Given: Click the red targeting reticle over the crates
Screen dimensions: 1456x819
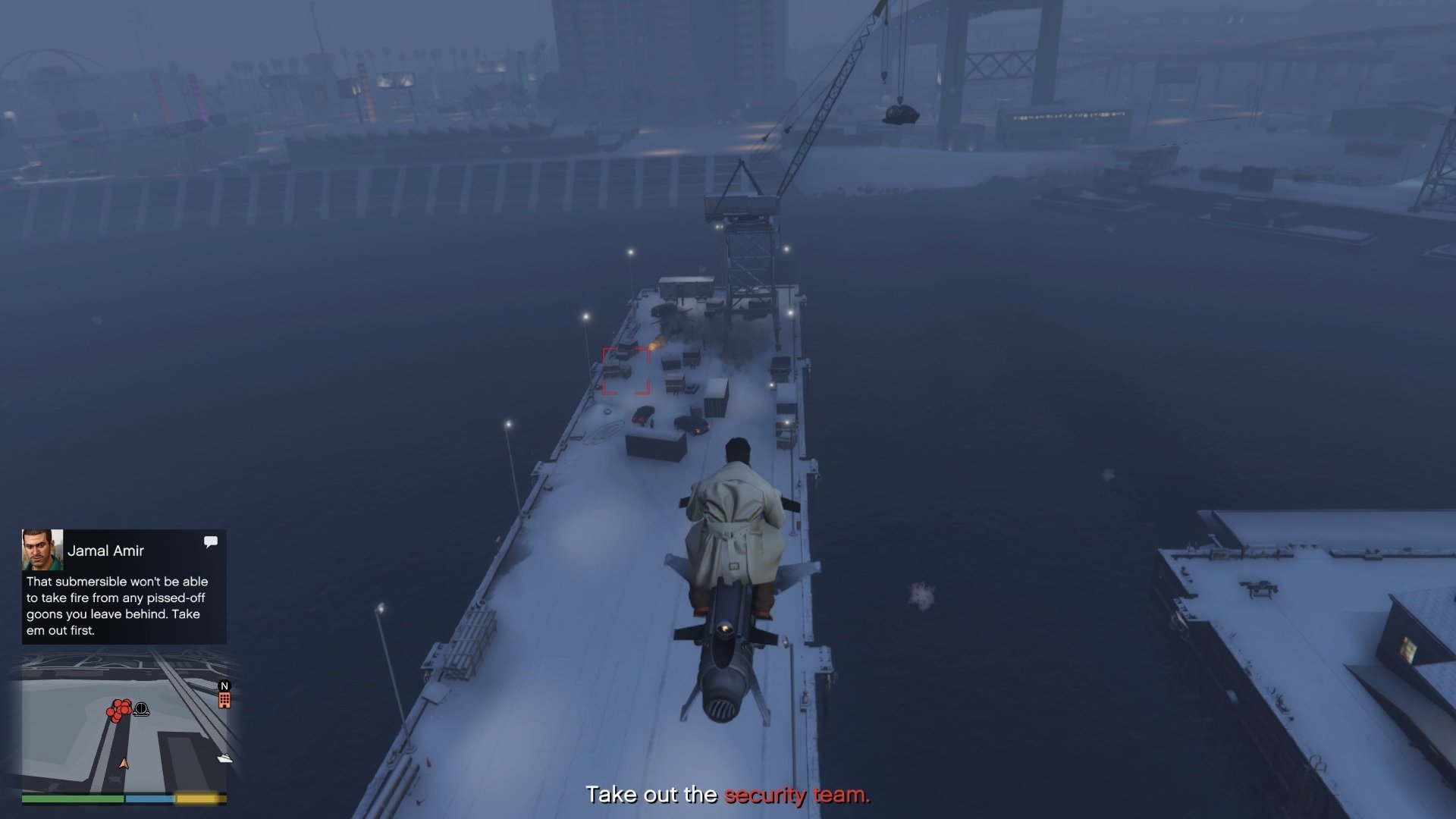Looking at the screenshot, I should tap(625, 369).
